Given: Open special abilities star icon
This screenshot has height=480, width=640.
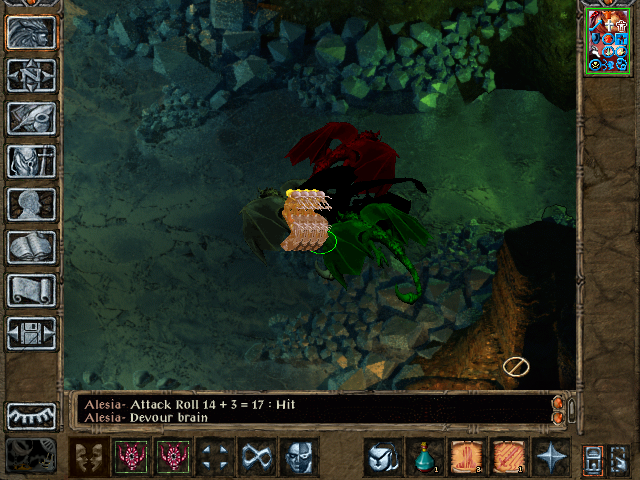Looking at the screenshot, I should 550,457.
